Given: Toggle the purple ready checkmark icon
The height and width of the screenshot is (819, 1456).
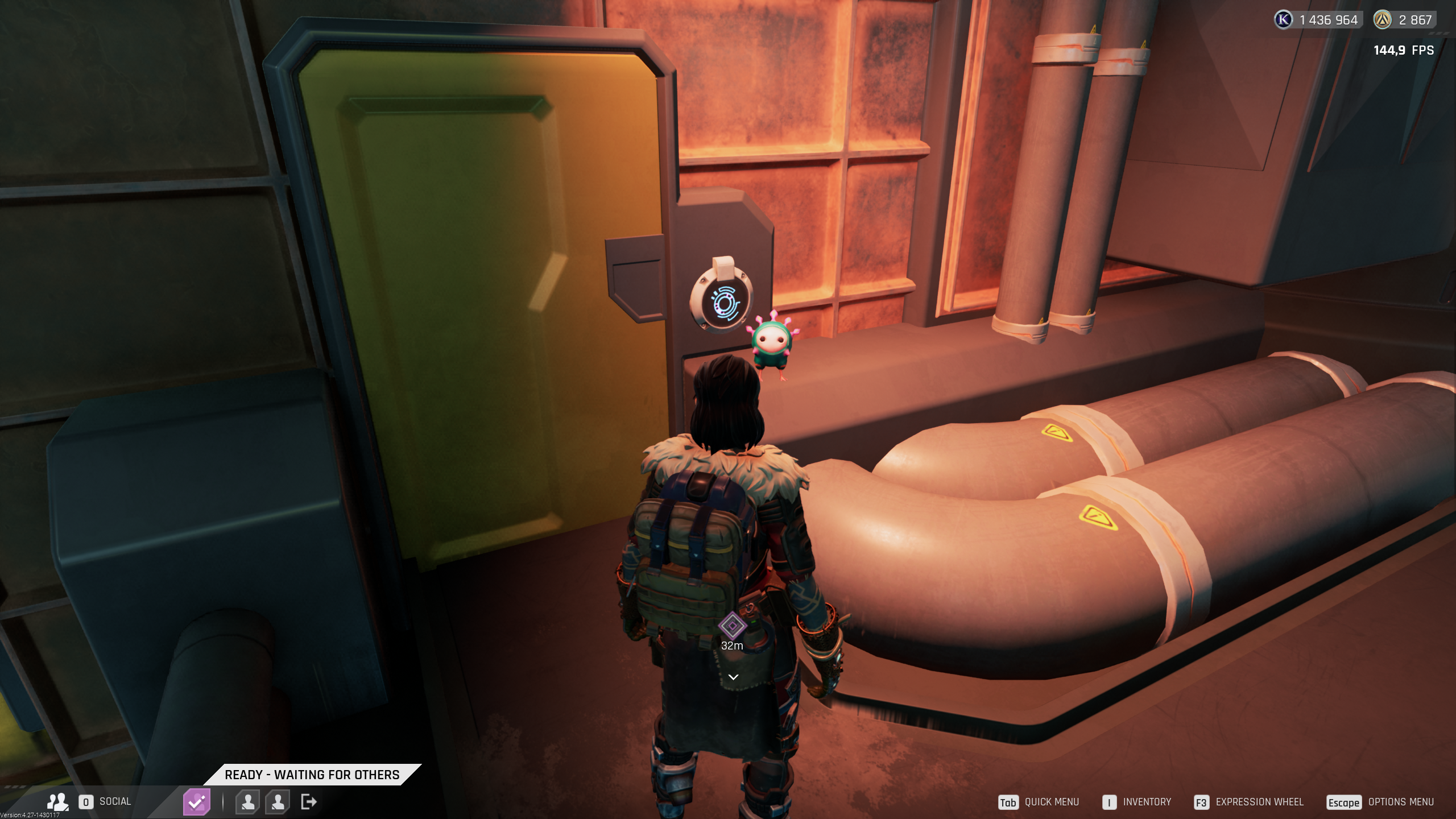Looking at the screenshot, I should click(x=196, y=802).
